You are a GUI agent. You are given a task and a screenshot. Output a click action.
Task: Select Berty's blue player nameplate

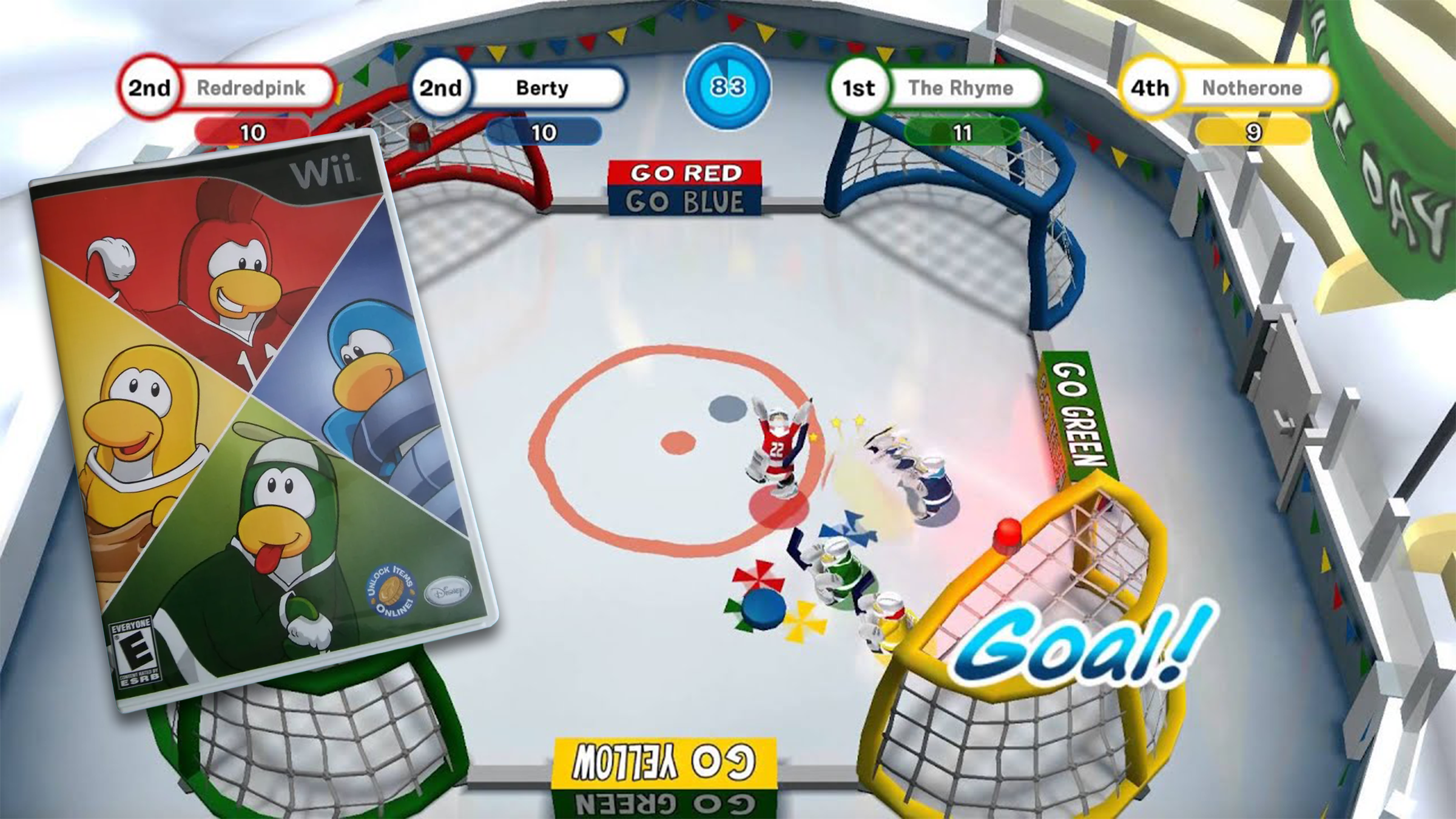(542, 89)
